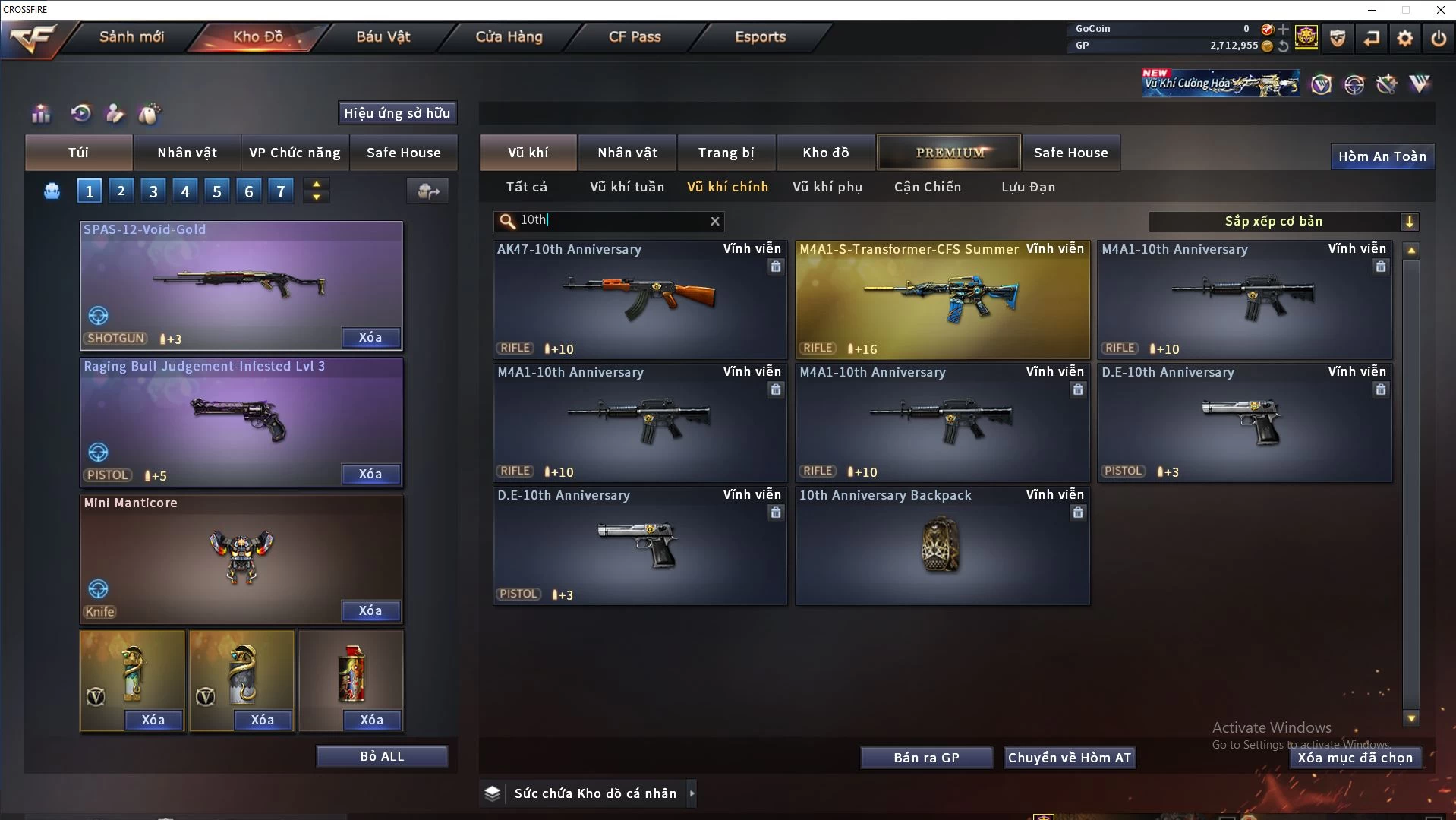
Task: Sell selected items with Bán ra GP
Action: [926, 758]
